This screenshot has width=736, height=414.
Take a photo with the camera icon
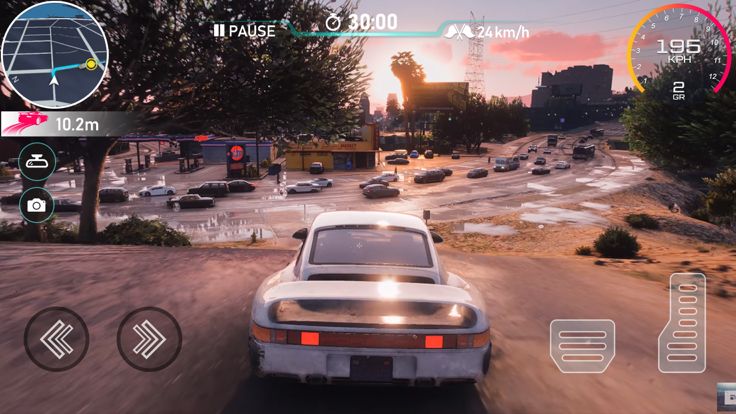tap(37, 205)
